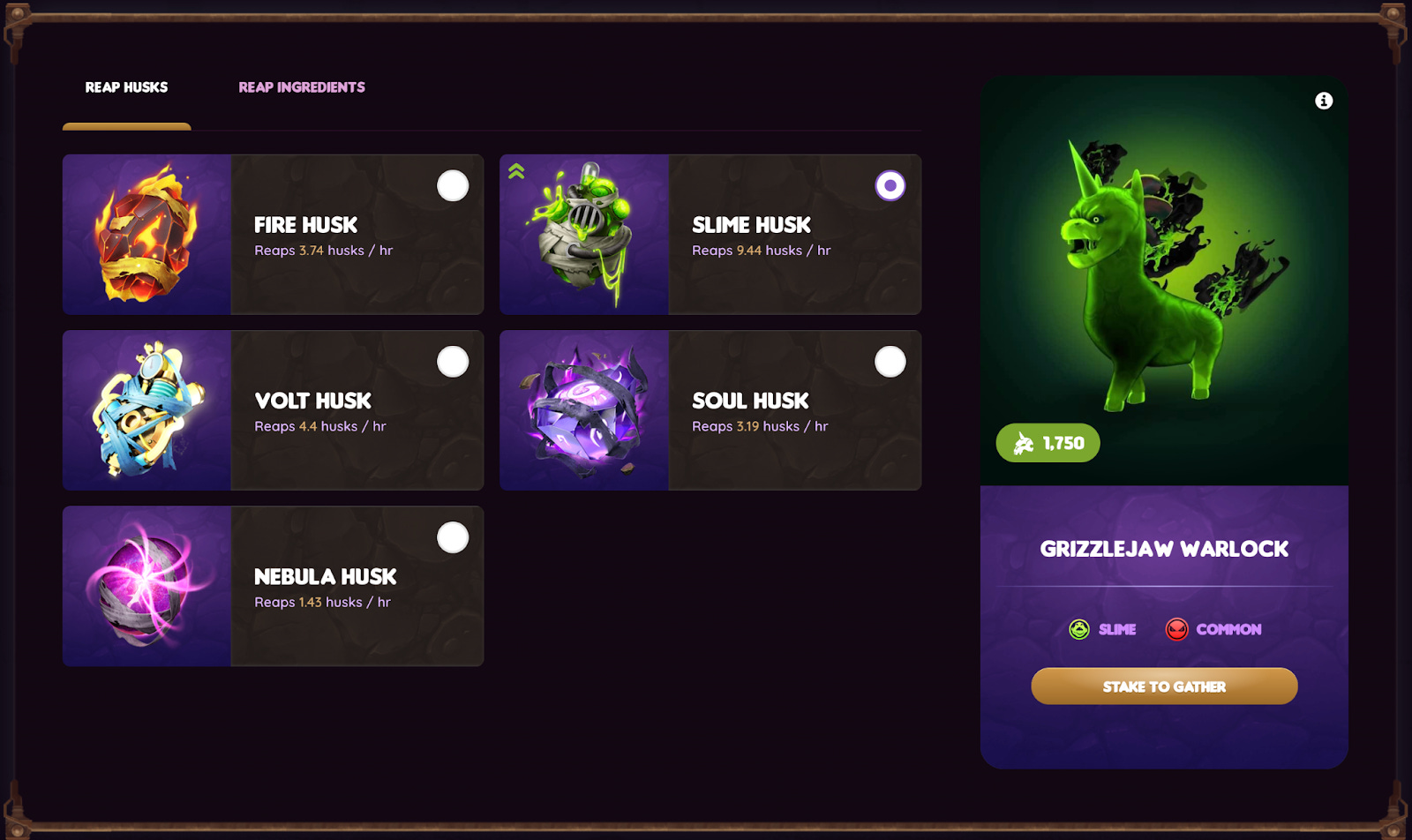Select the Nebula Husk radio button
Viewport: 1412px width, 840px height.
tap(453, 536)
